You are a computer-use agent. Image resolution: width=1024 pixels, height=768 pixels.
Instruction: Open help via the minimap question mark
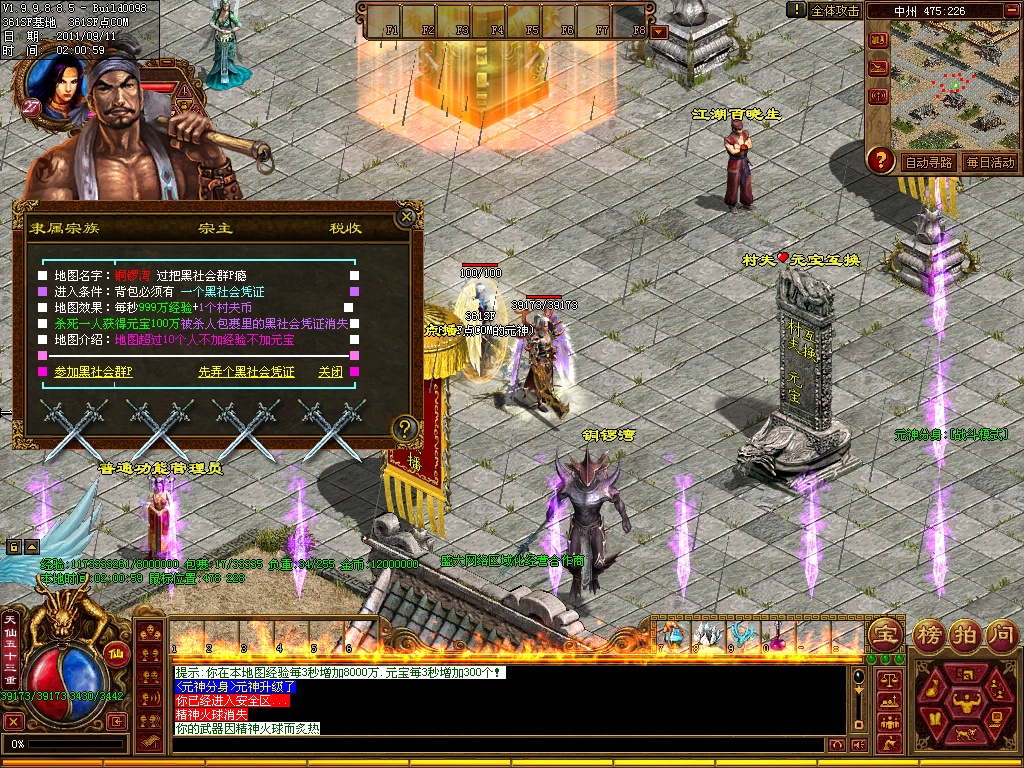(x=880, y=159)
